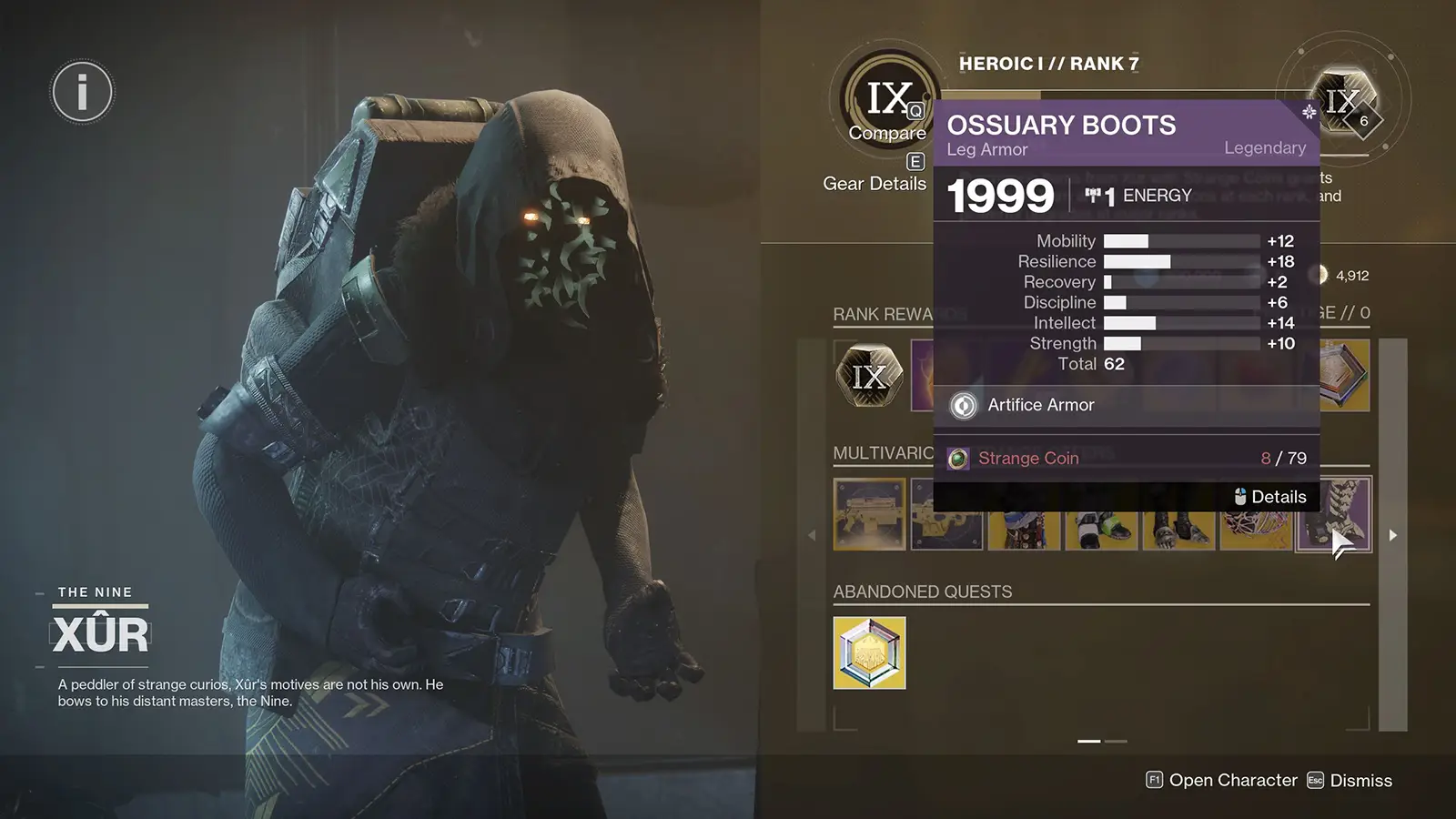Select the exotic engram icon on the right edge
1456x819 pixels.
click(x=1344, y=376)
